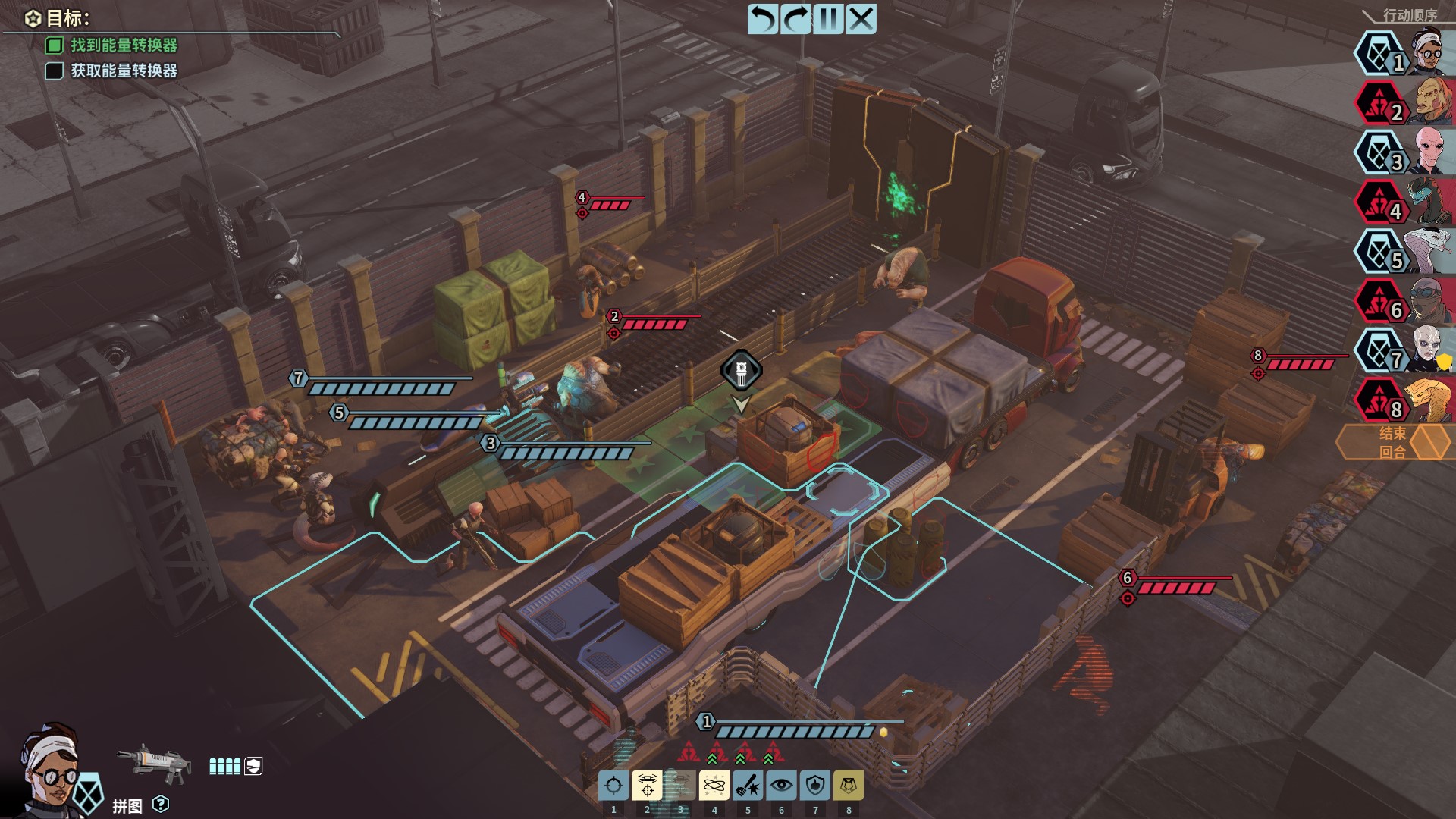Use the orbiting rings ability
Screen dimensions: 1456x819
[714, 786]
